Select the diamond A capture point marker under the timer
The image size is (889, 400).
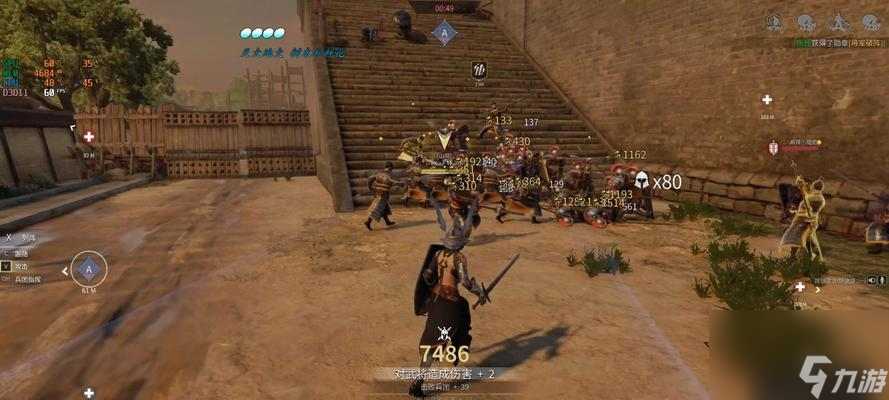click(444, 33)
